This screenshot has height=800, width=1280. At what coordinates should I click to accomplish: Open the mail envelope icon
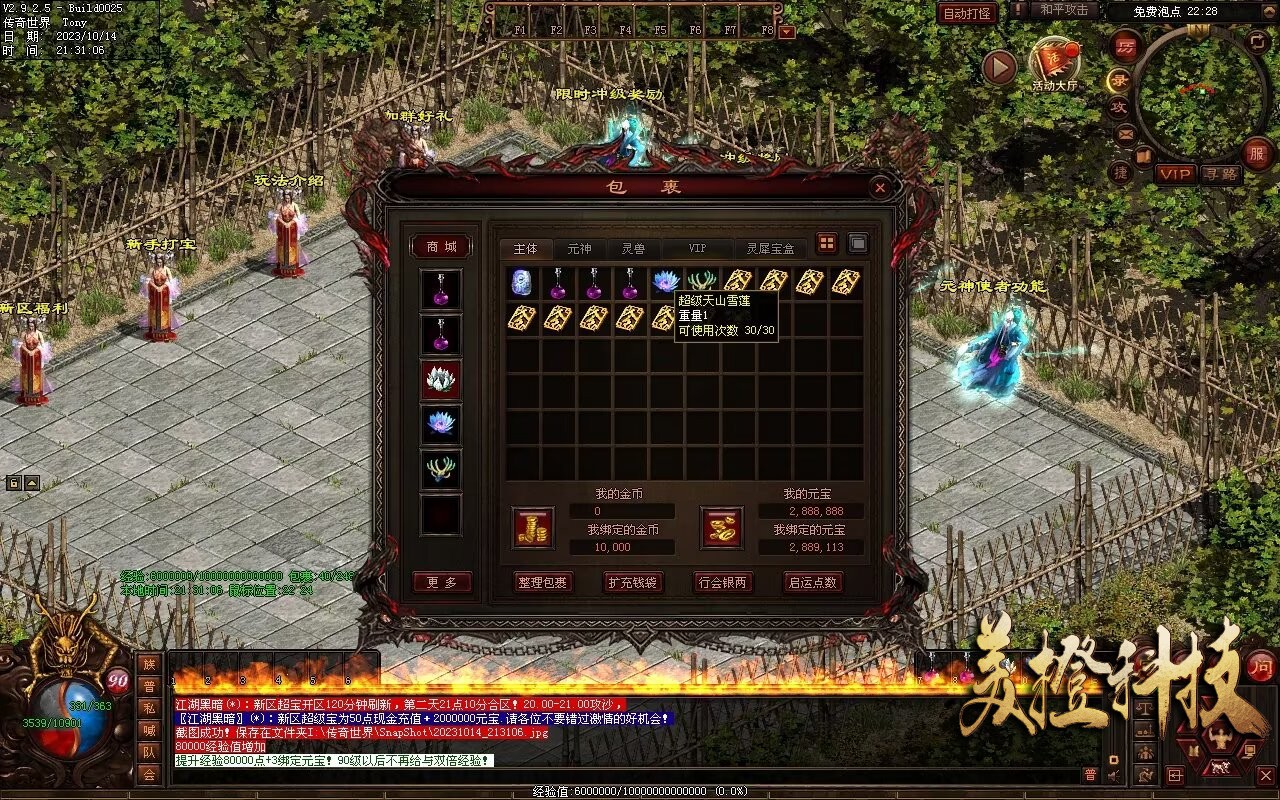(1126, 133)
